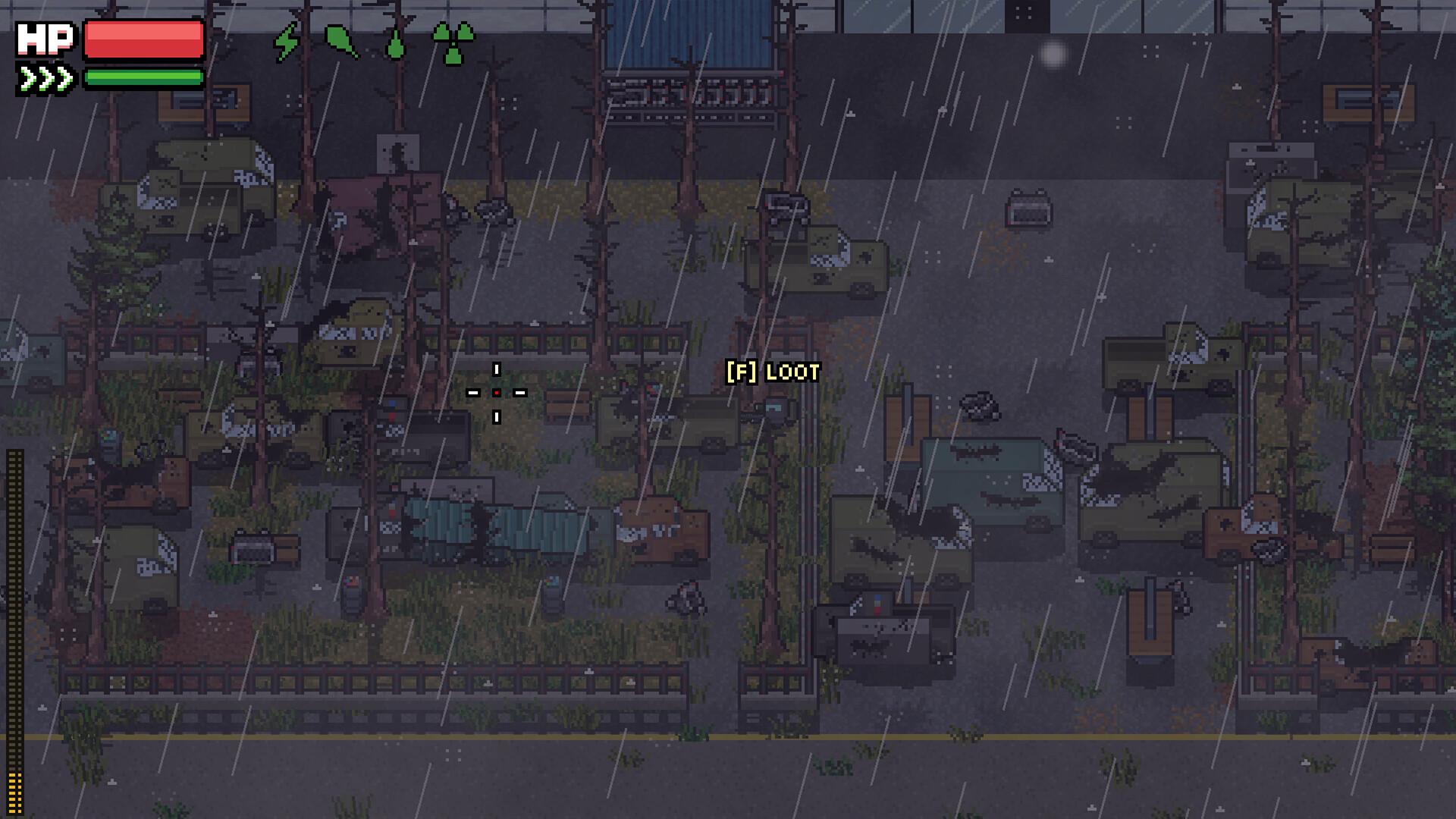
Task: Click the vertical yellow ammo gauge
Action: pos(12,629)
